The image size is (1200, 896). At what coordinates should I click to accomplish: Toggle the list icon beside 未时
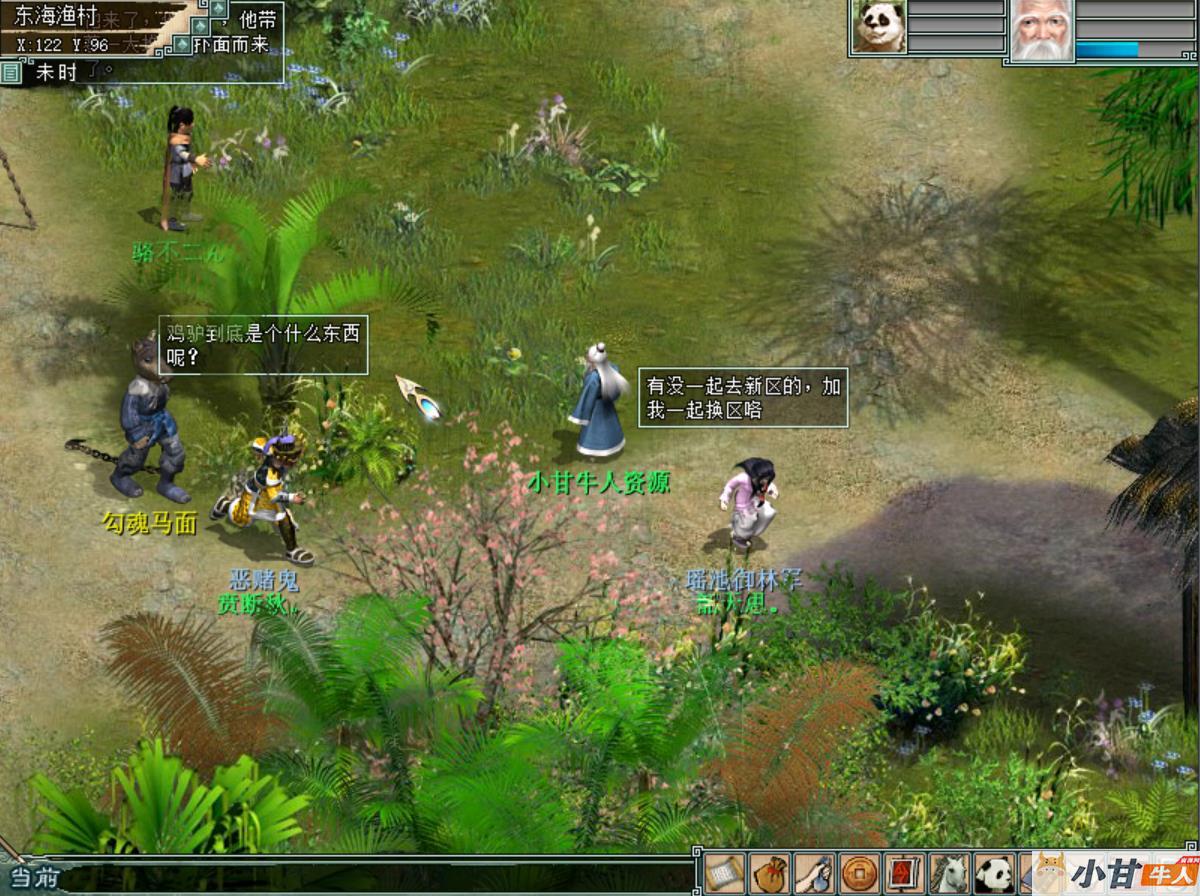click(x=11, y=71)
